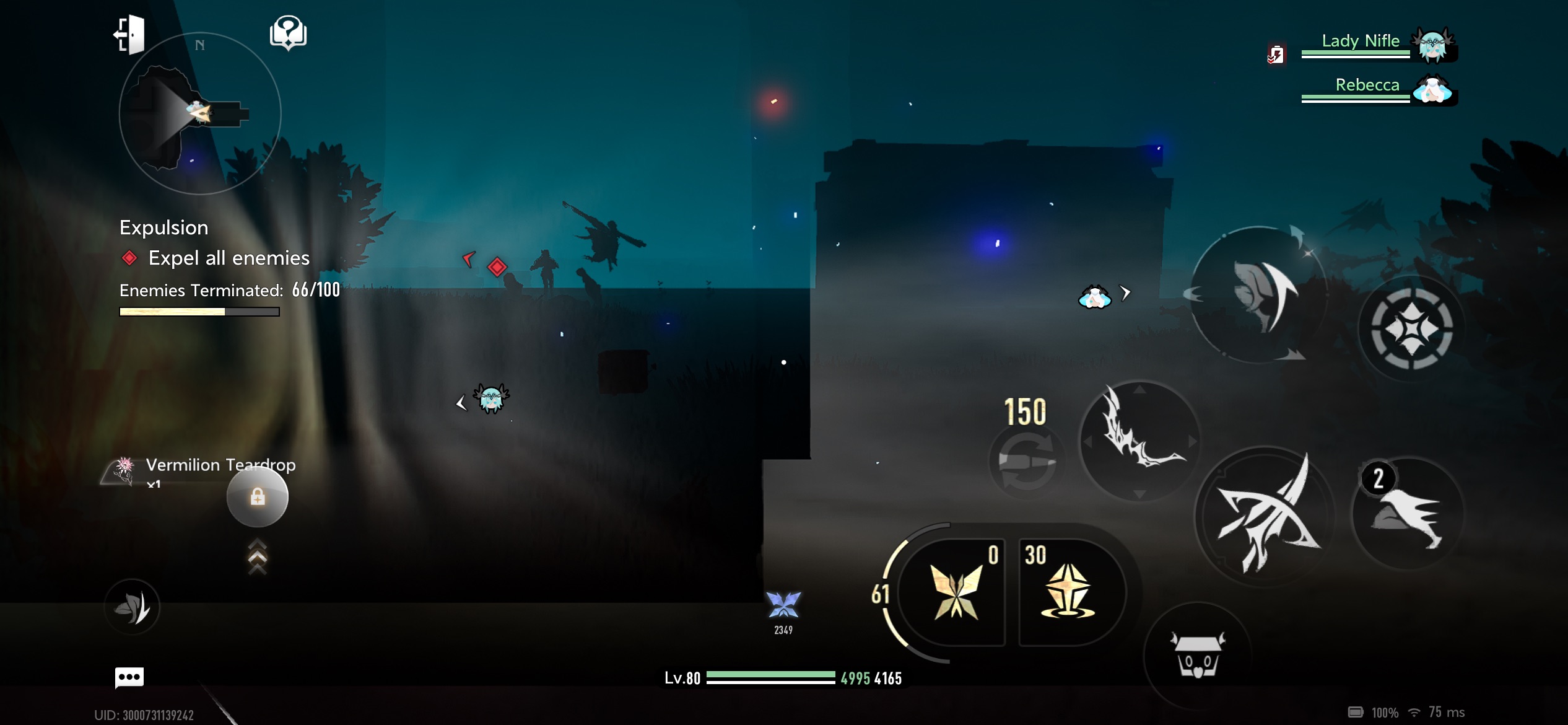Activate the jagged crescent wing ability

point(1139,441)
